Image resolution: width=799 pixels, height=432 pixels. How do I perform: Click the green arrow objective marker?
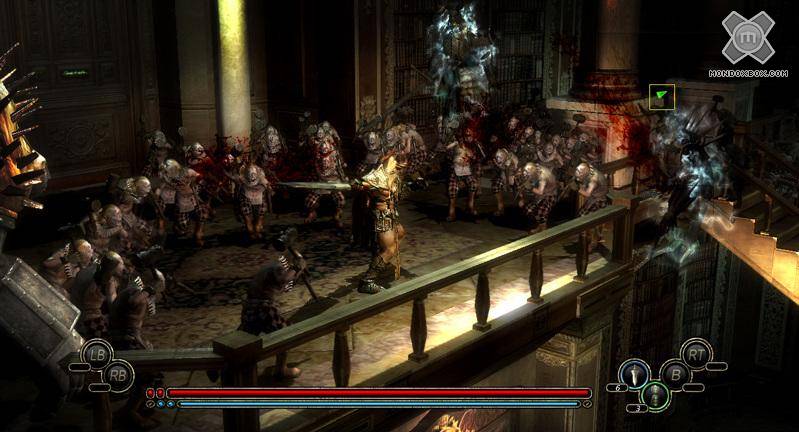(x=661, y=97)
